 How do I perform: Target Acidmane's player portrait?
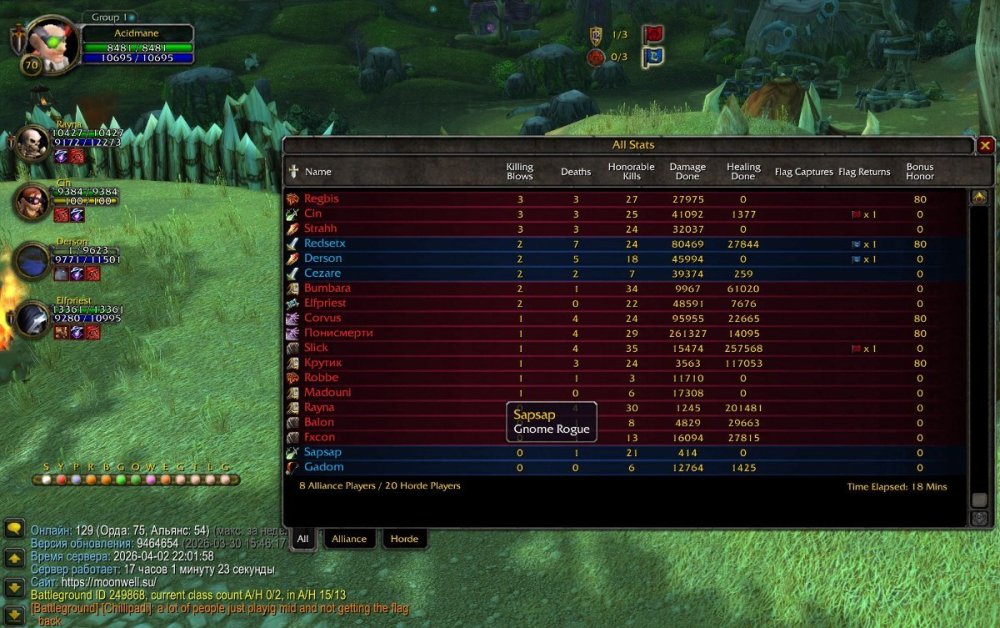pos(46,44)
